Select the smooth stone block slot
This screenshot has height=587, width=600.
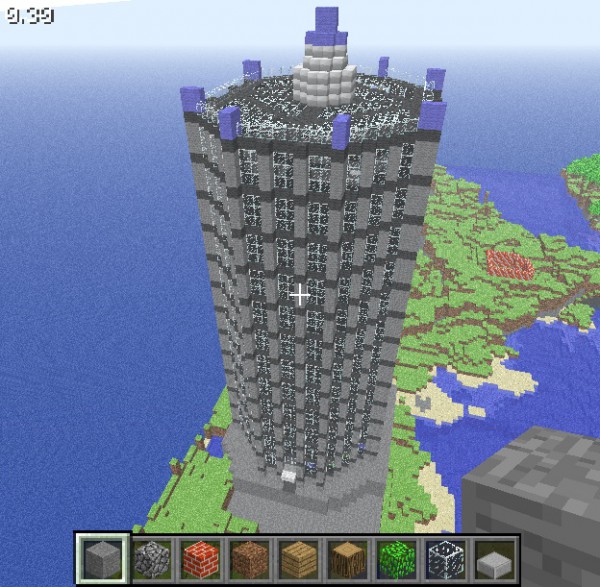[101, 558]
